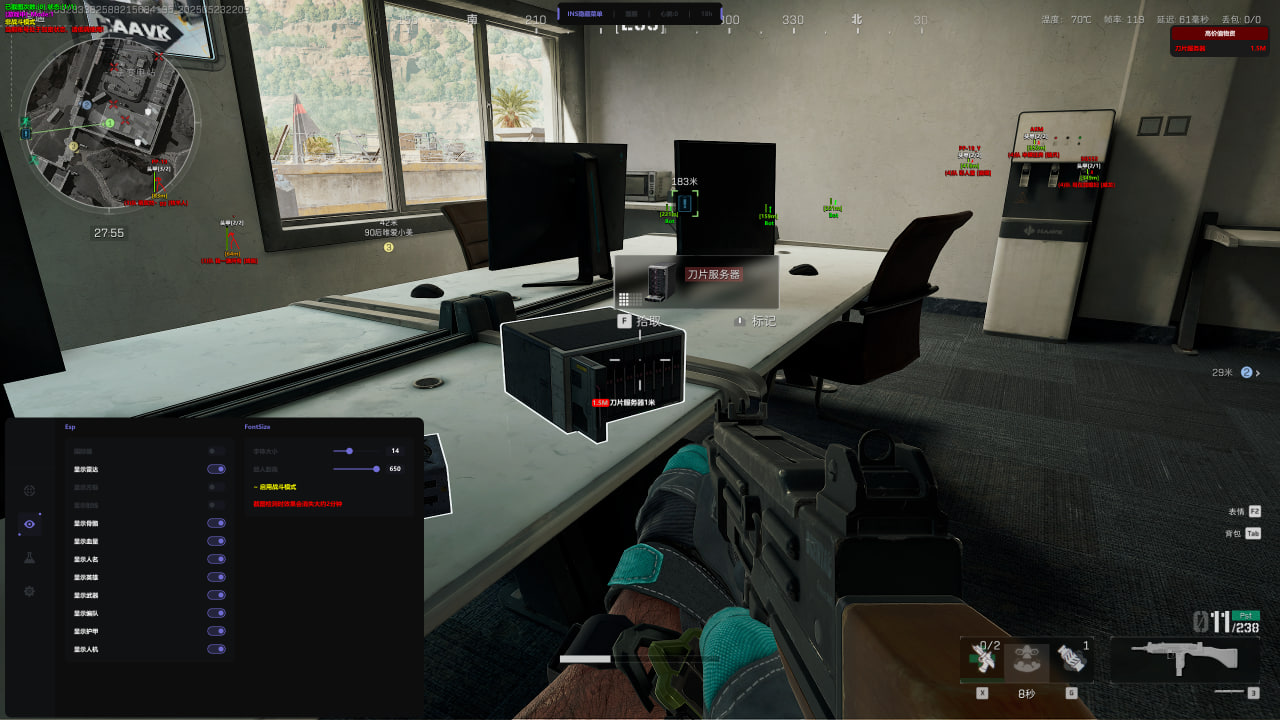The height and width of the screenshot is (720, 1280).
Task: Open the 高价值物资 notification panel
Action: (1219, 41)
